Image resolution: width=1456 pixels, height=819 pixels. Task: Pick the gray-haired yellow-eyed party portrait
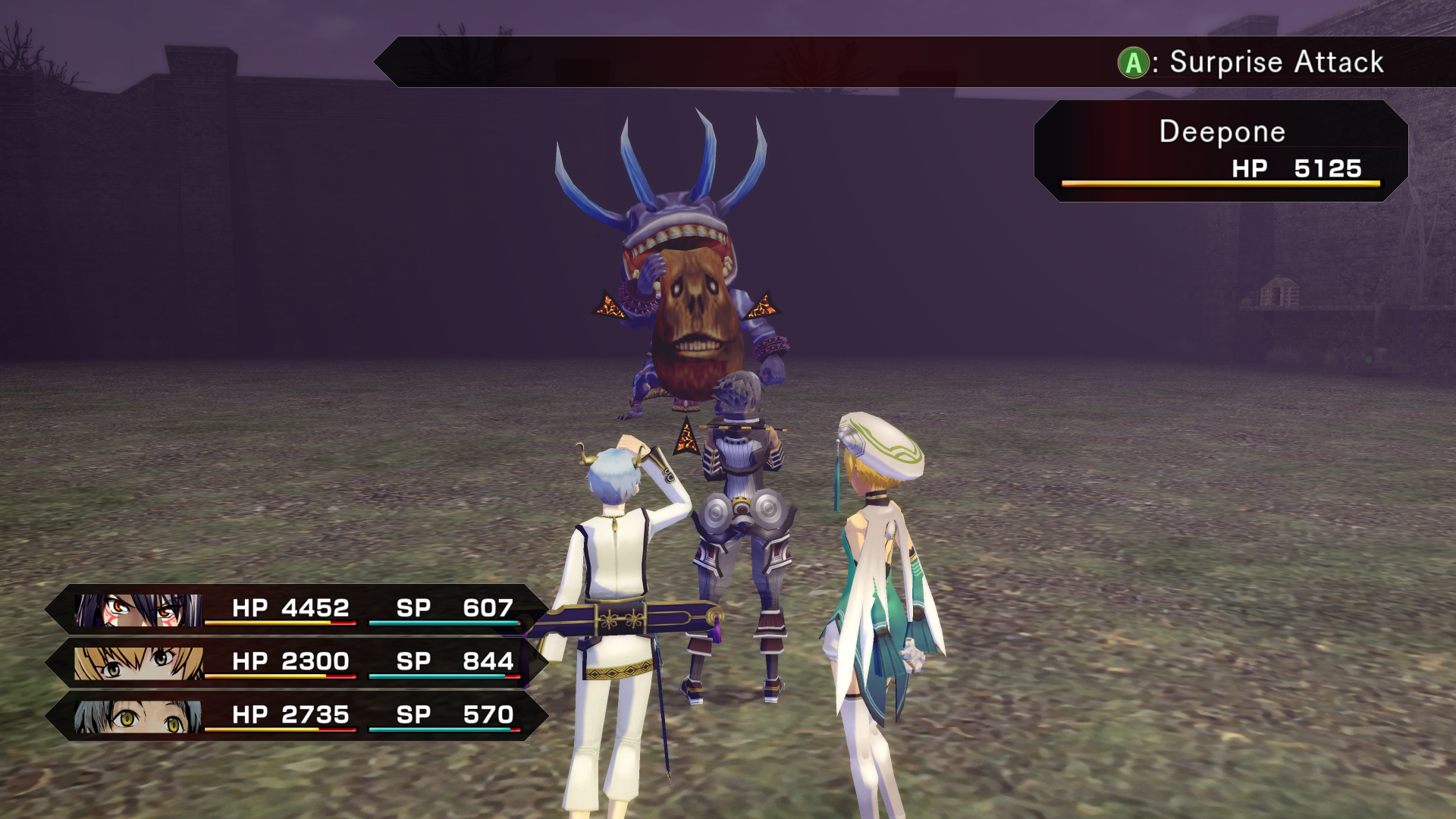point(138,716)
